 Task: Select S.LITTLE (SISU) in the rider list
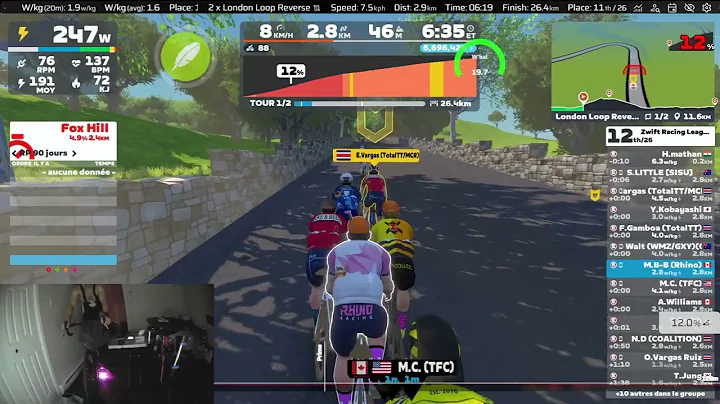662,176
